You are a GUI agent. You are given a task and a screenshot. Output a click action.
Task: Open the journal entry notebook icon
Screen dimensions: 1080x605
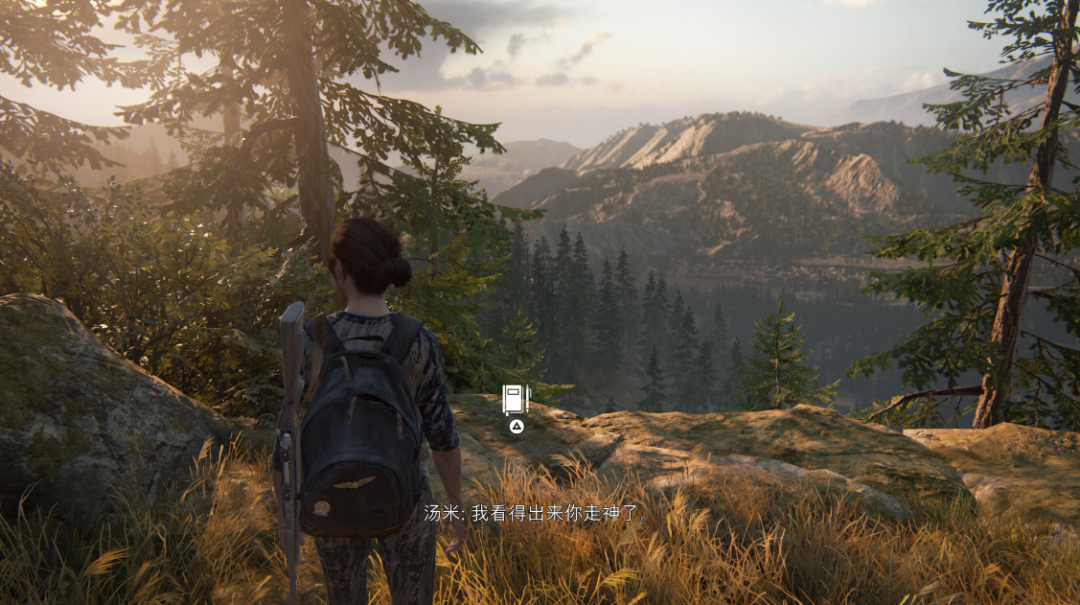point(515,400)
